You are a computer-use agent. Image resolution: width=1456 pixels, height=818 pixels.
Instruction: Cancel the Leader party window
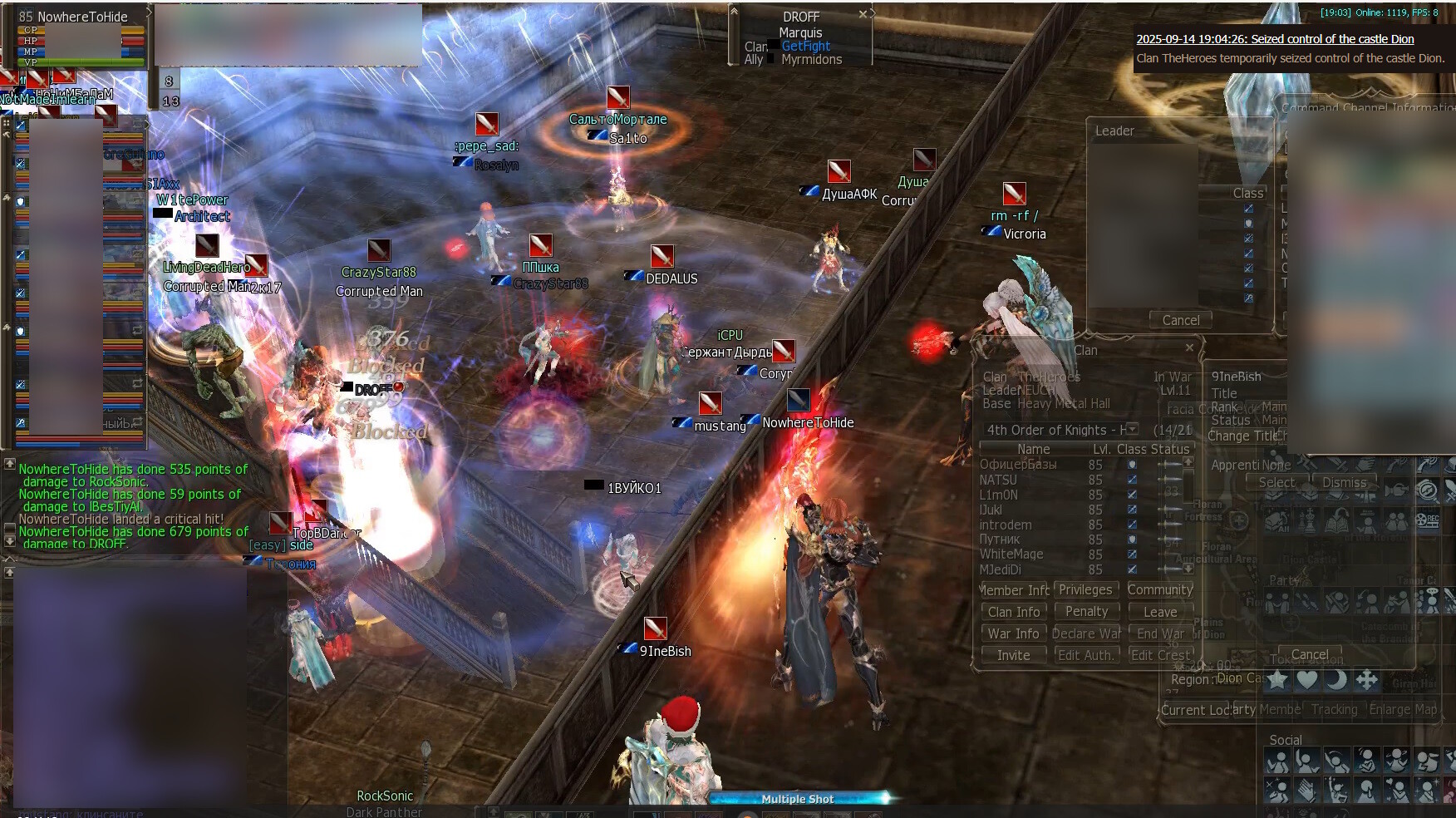point(1180,320)
